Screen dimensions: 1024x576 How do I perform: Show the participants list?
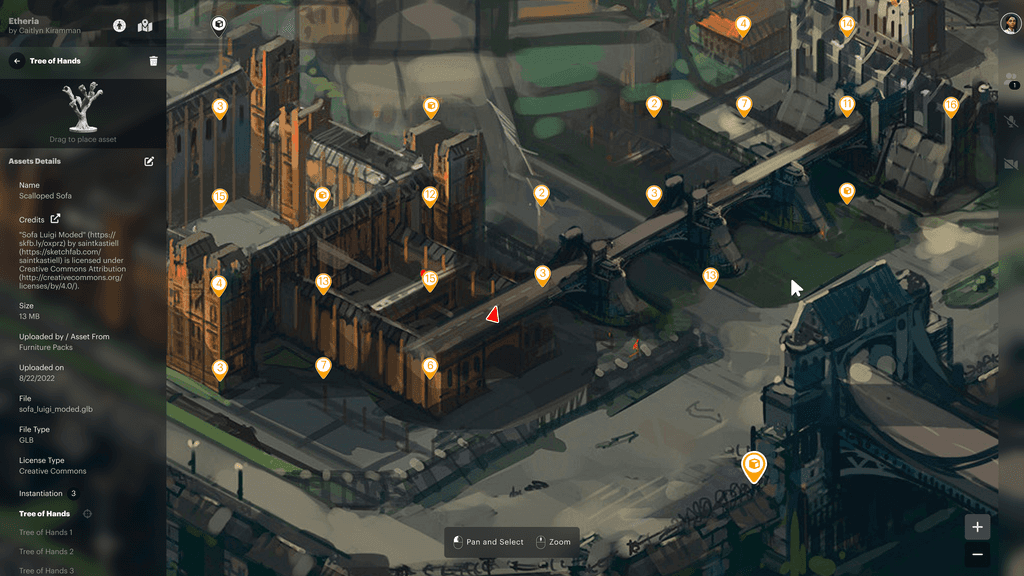pyautogui.click(x=1011, y=79)
